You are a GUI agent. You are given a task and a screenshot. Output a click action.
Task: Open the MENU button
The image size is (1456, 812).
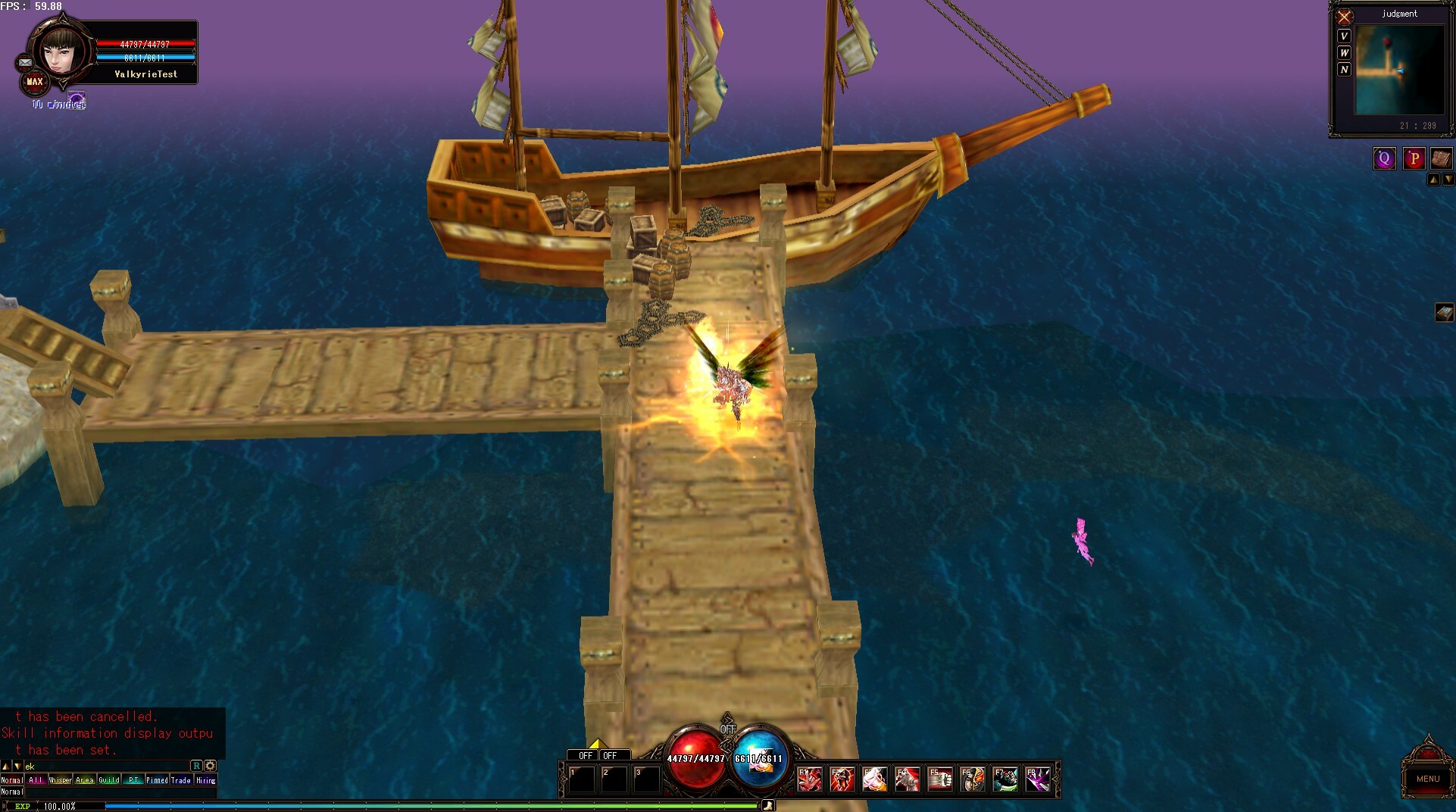(x=1427, y=778)
